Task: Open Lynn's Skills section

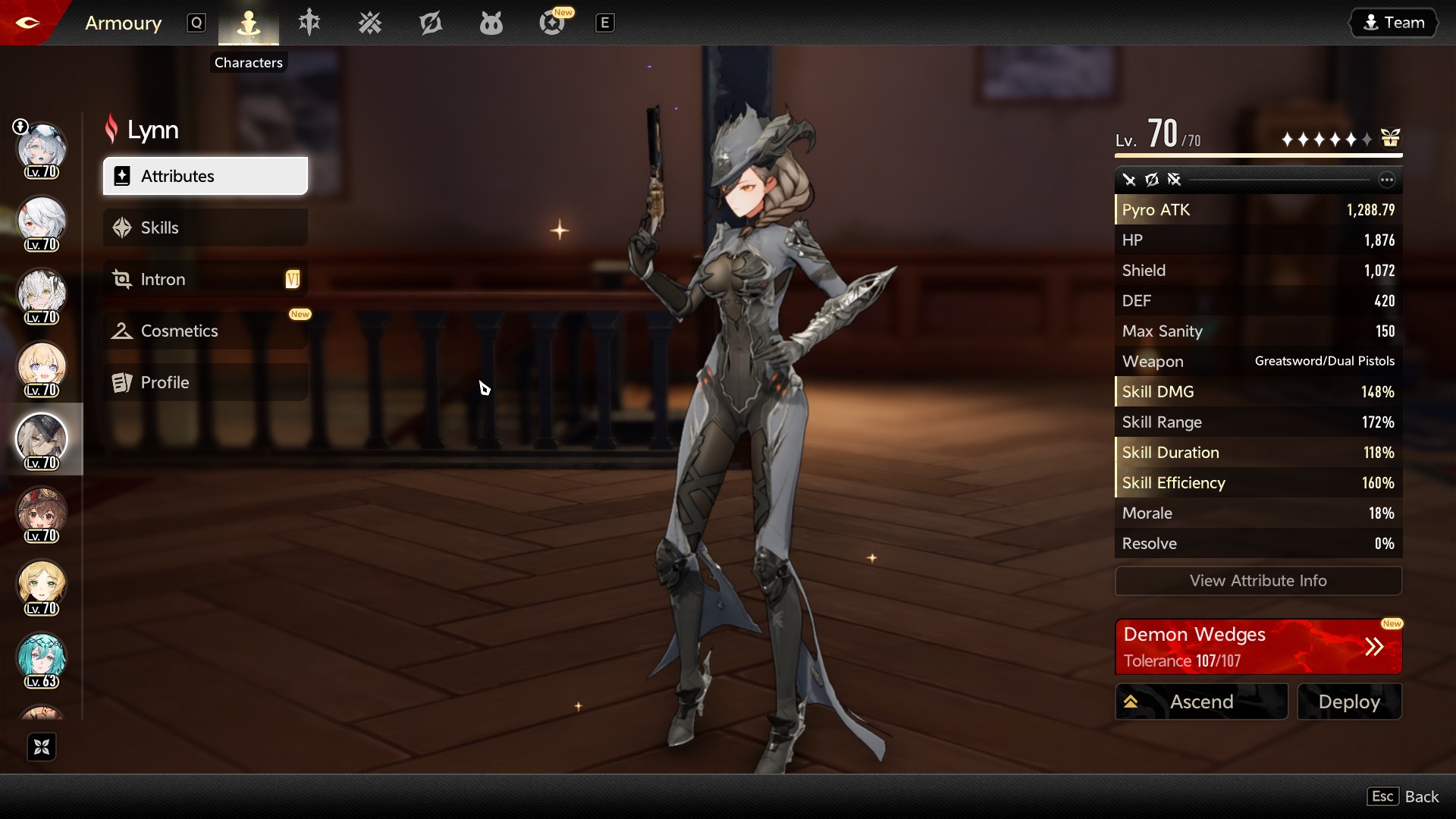Action: tap(205, 227)
